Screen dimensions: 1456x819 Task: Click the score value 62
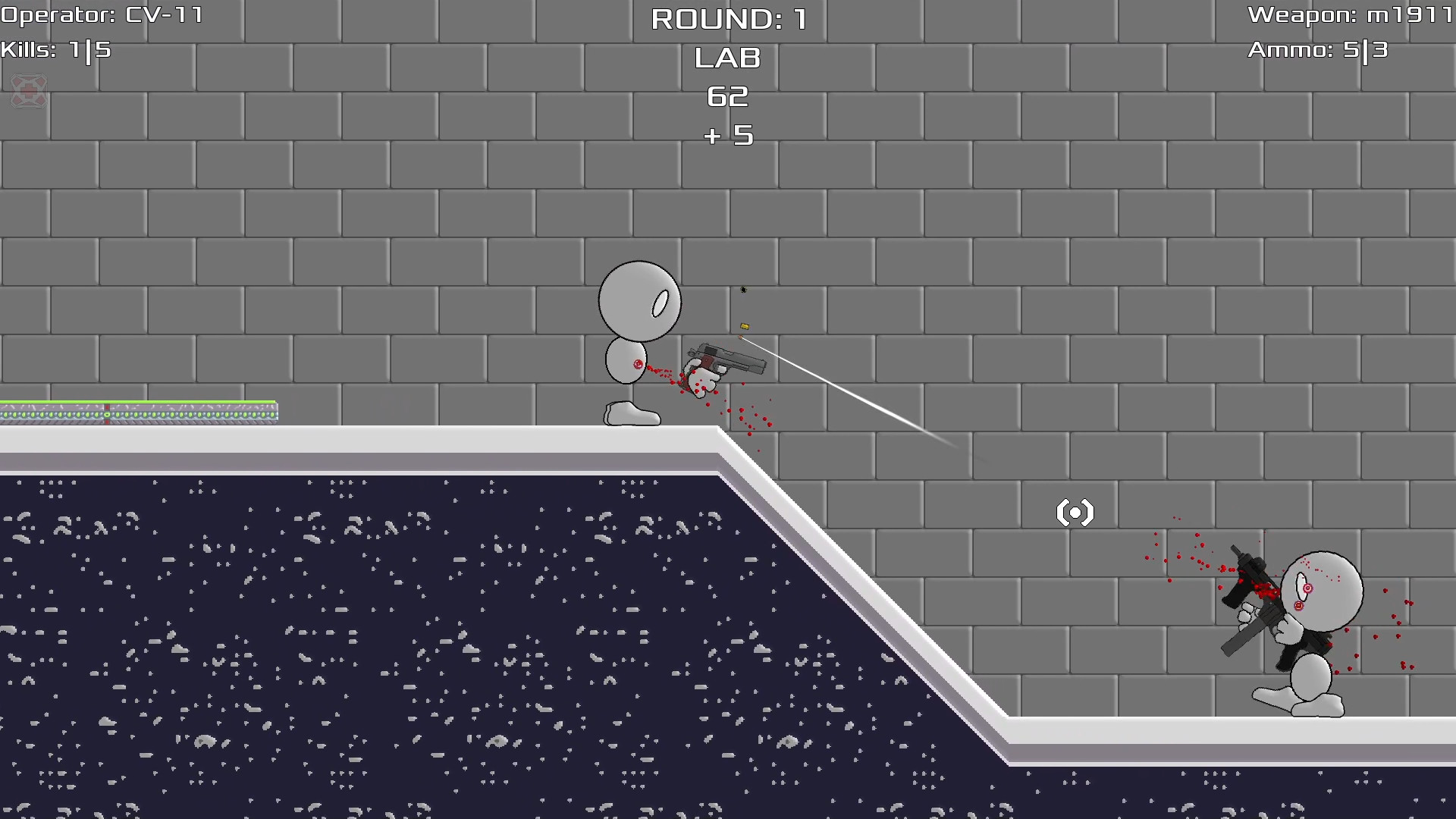point(727,97)
